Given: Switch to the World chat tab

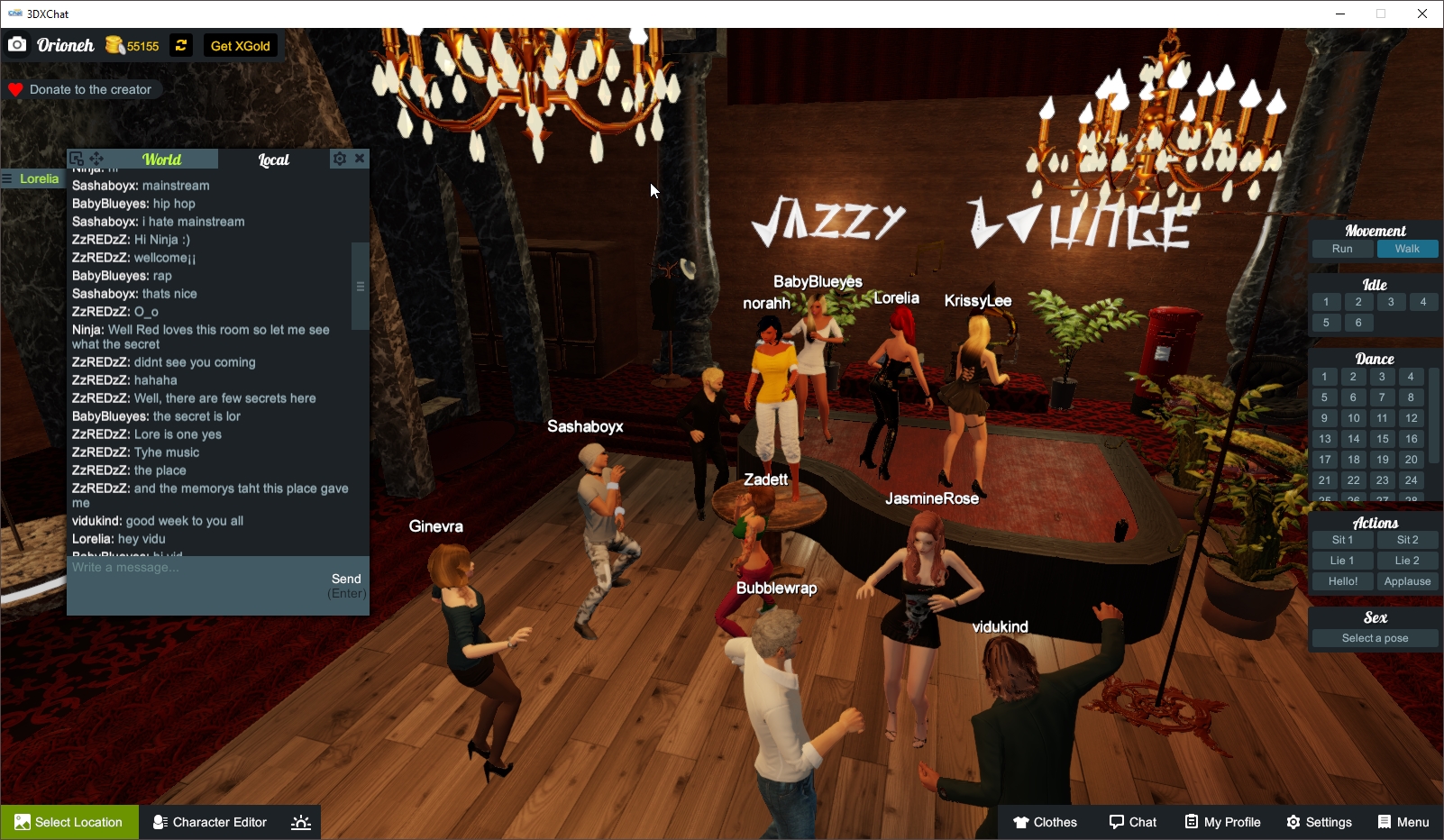Looking at the screenshot, I should [x=163, y=160].
